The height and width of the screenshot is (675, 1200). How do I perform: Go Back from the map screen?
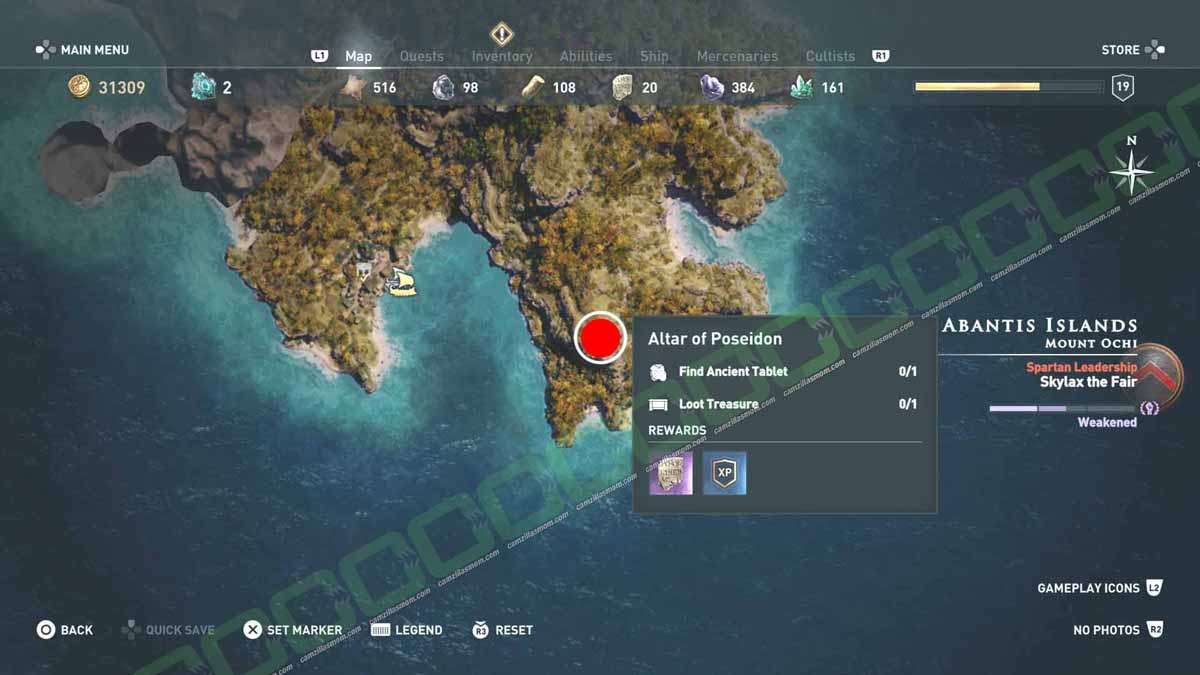65,630
